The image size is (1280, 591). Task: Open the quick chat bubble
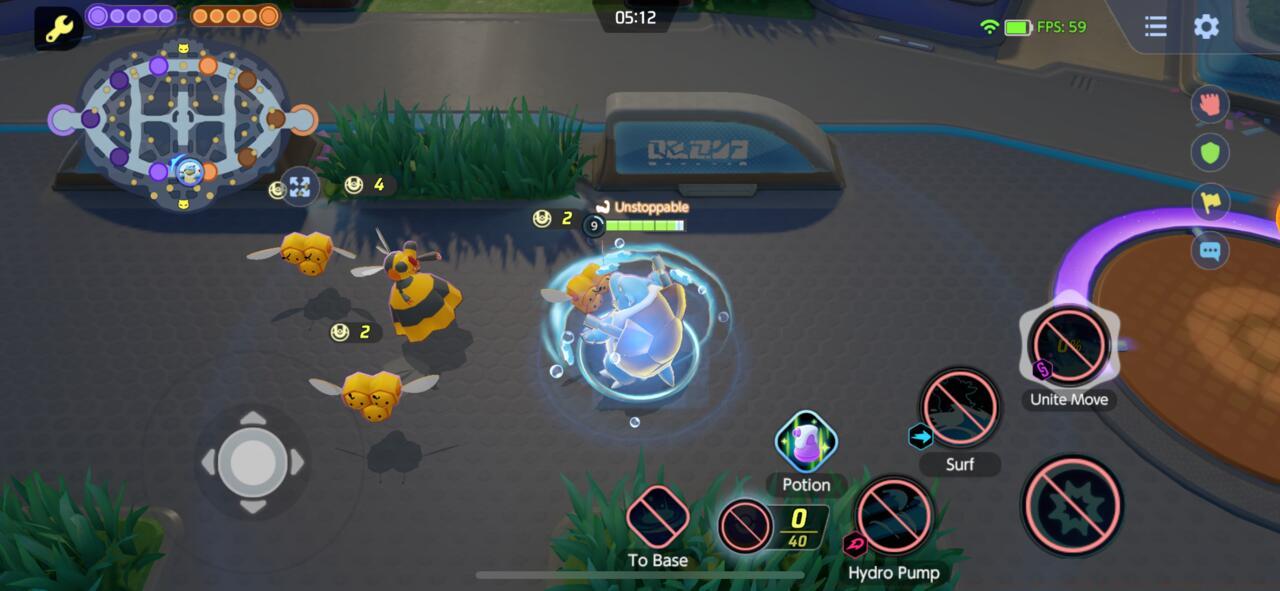click(x=1210, y=250)
